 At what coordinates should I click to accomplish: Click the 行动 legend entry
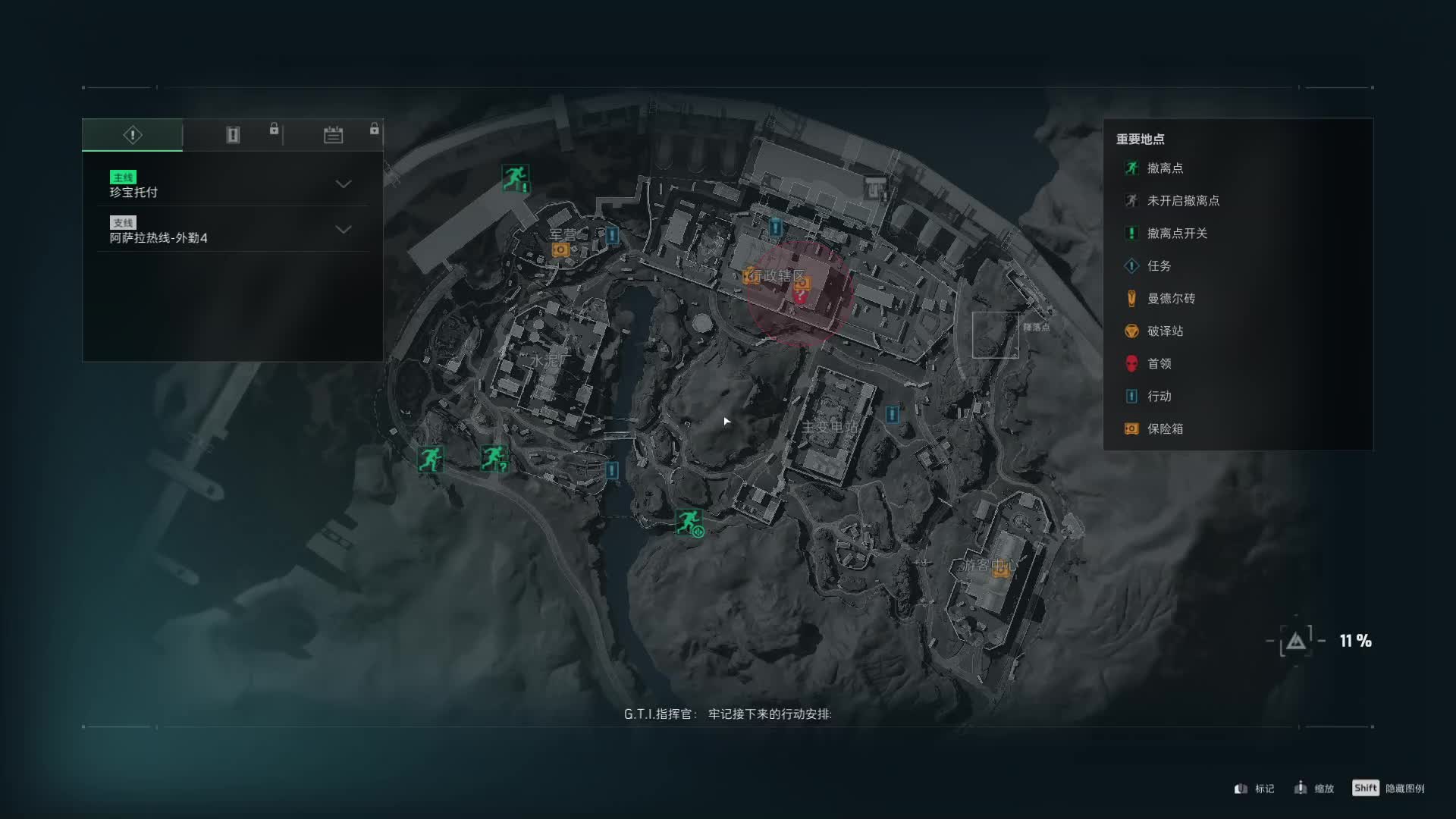tap(1159, 397)
